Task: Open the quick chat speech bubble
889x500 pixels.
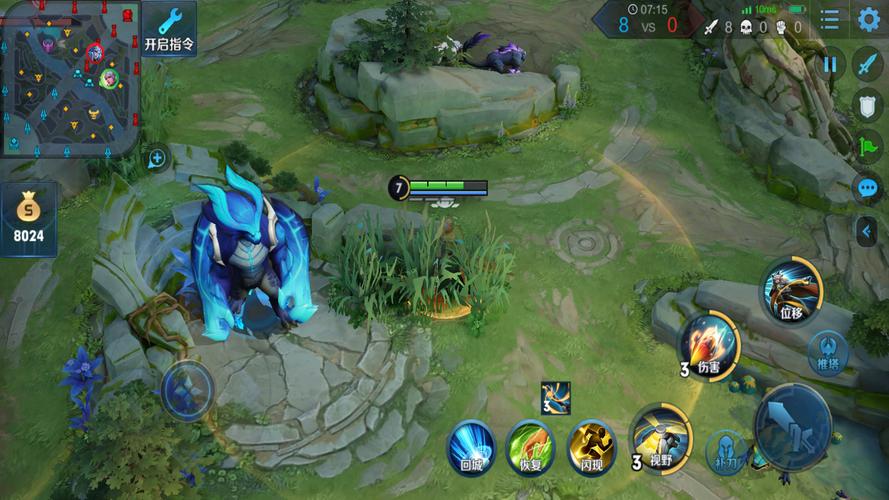Action: click(x=866, y=187)
